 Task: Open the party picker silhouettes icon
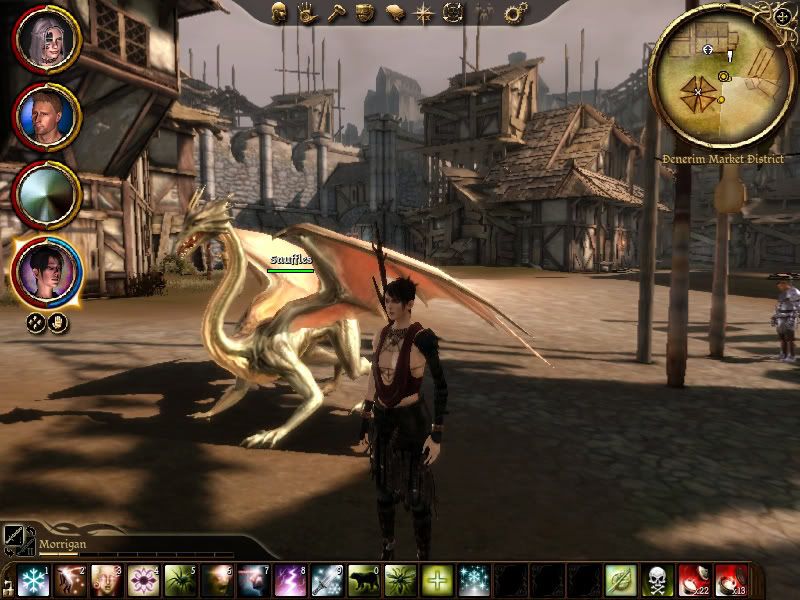click(484, 13)
